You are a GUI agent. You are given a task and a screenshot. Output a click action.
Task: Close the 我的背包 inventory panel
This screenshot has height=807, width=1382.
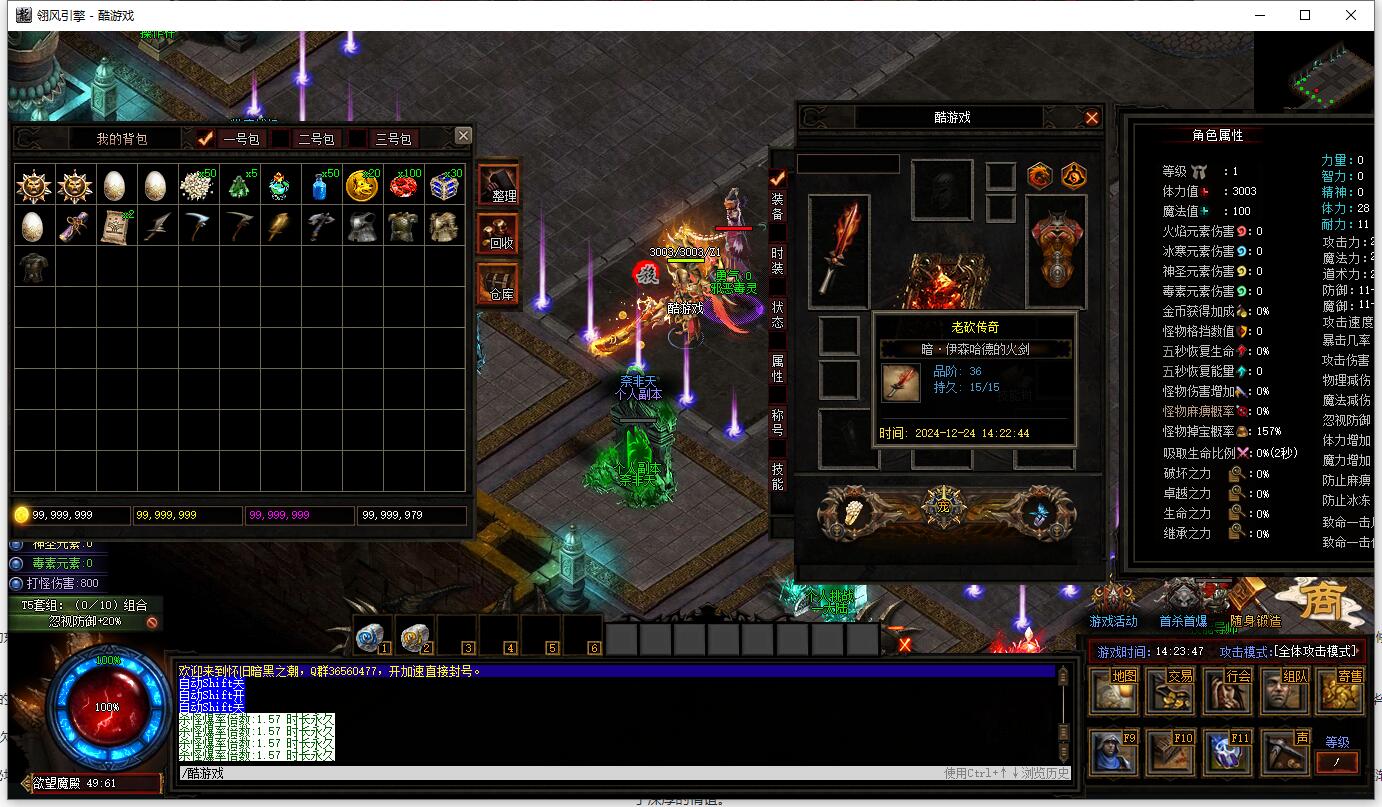462,136
